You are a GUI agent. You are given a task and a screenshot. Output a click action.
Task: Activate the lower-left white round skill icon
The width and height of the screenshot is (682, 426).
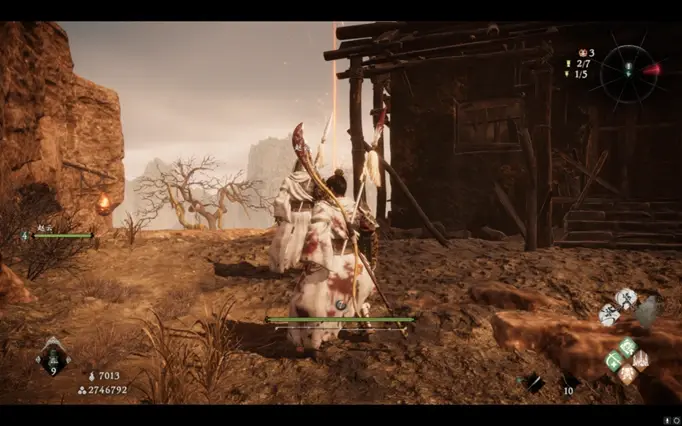[608, 314]
